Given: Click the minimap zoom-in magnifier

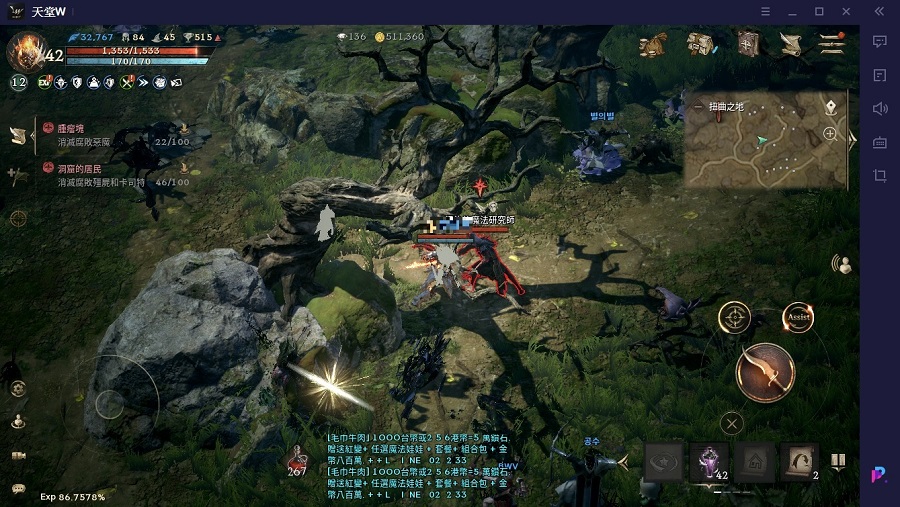Looking at the screenshot, I should click(830, 133).
